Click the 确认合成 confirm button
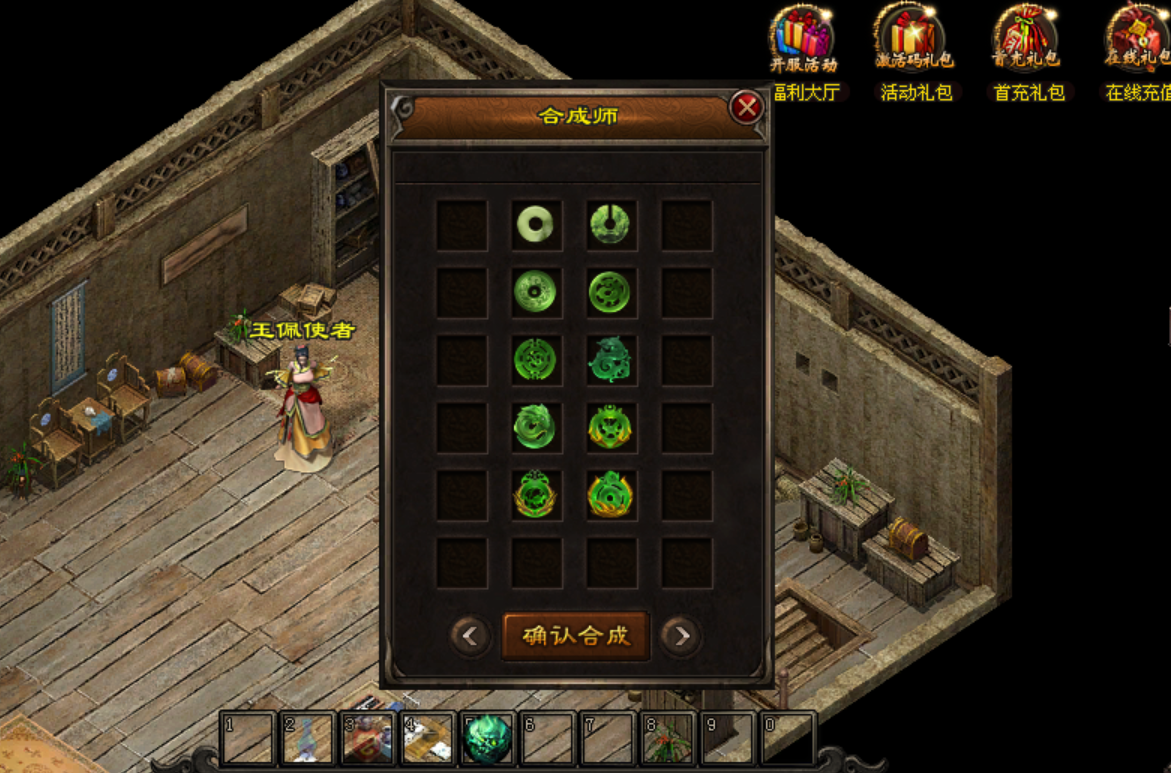 (x=576, y=635)
